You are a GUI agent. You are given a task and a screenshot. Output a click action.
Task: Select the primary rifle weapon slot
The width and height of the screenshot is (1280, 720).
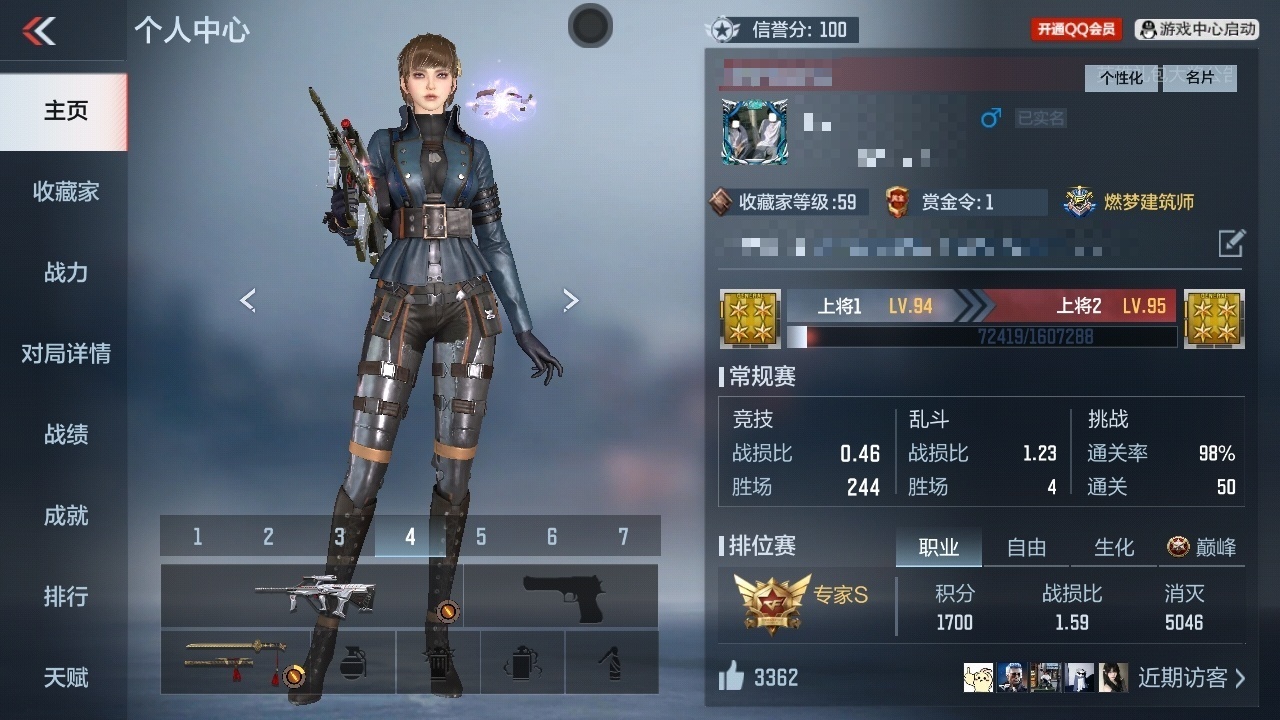311,595
